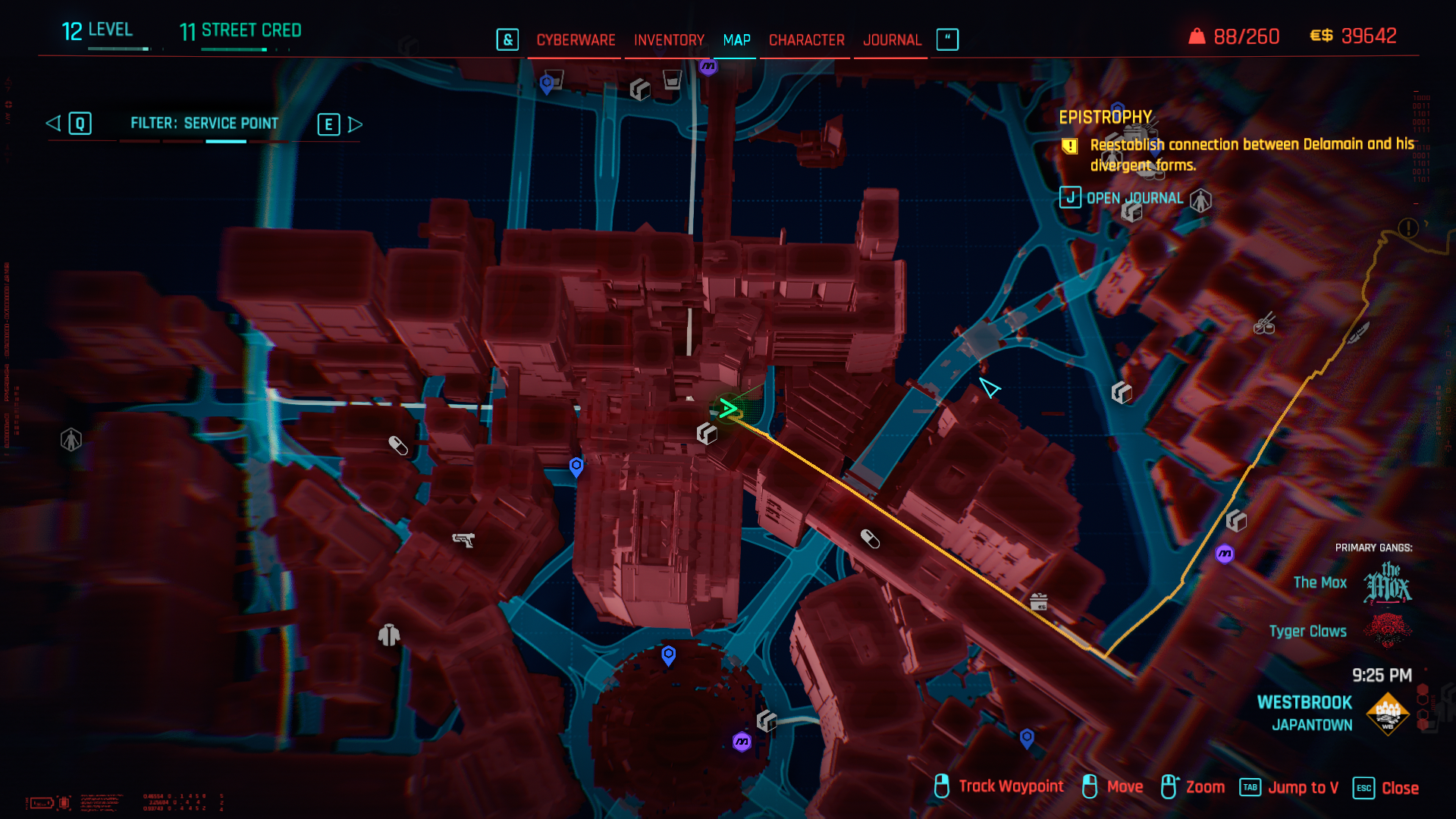Go to the Character tab
This screenshot has width=1456, height=819.
(x=806, y=40)
